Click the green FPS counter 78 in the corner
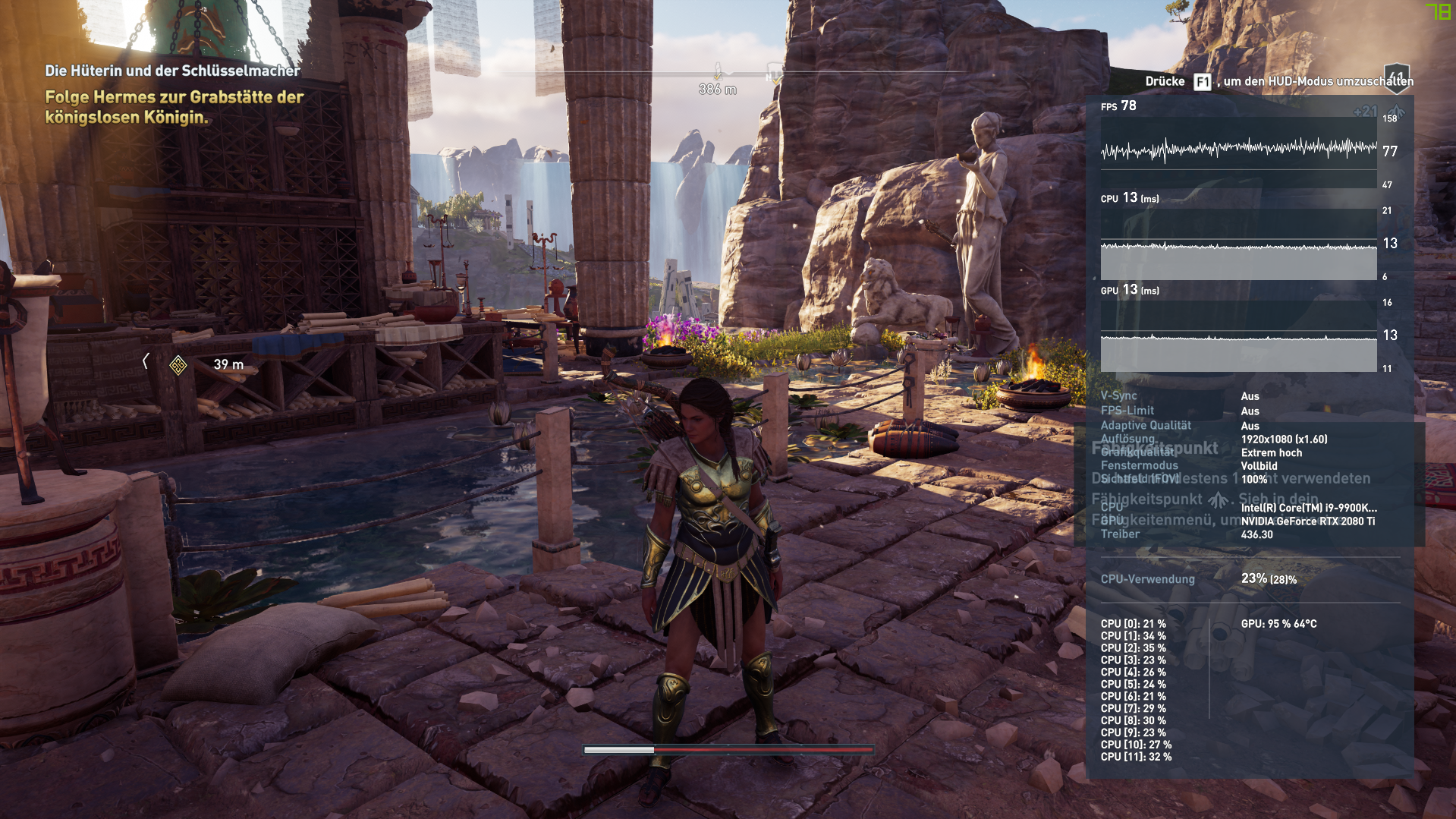The height and width of the screenshot is (819, 1456). pyautogui.click(x=1439, y=12)
